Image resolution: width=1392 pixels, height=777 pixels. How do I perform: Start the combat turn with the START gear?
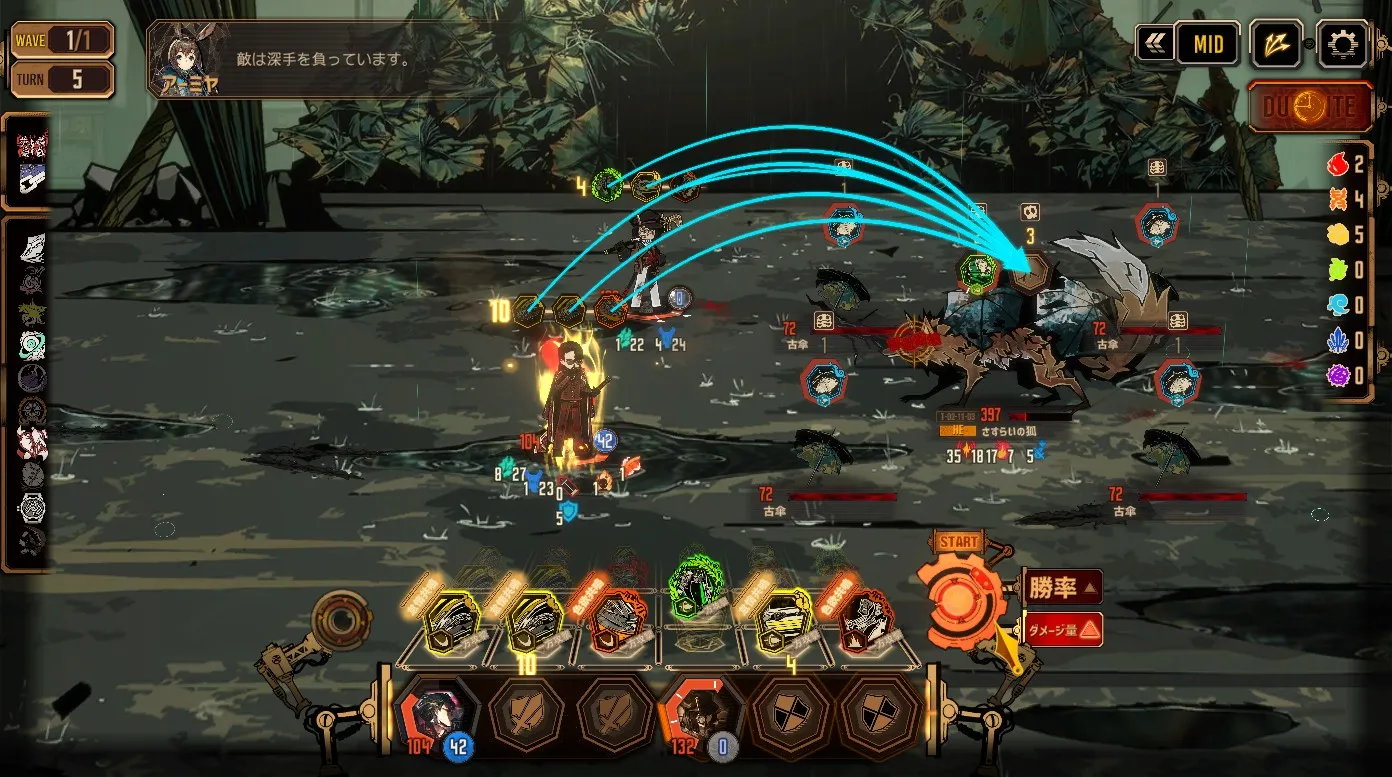[961, 598]
